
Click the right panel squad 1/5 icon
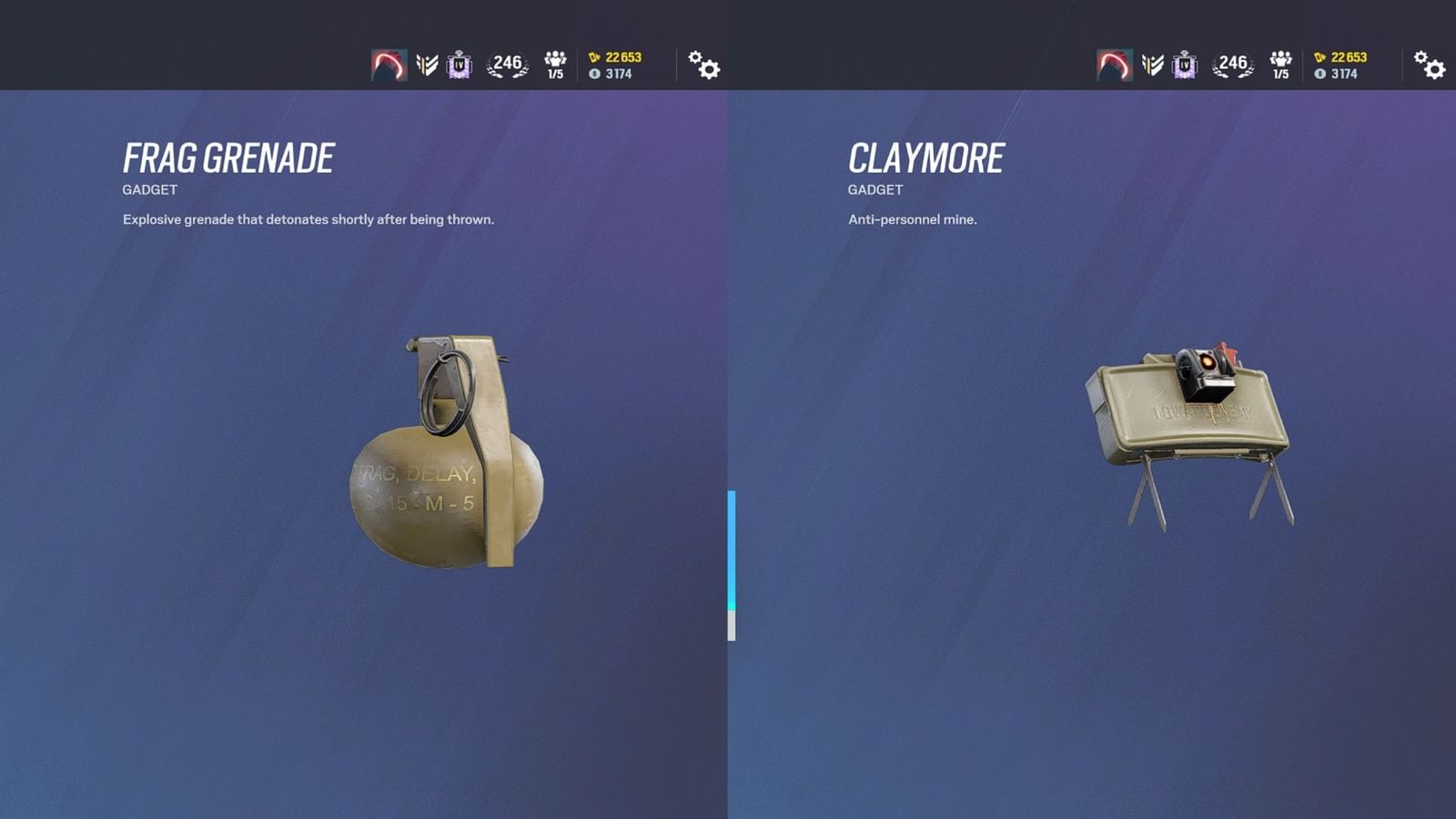coord(1281,64)
